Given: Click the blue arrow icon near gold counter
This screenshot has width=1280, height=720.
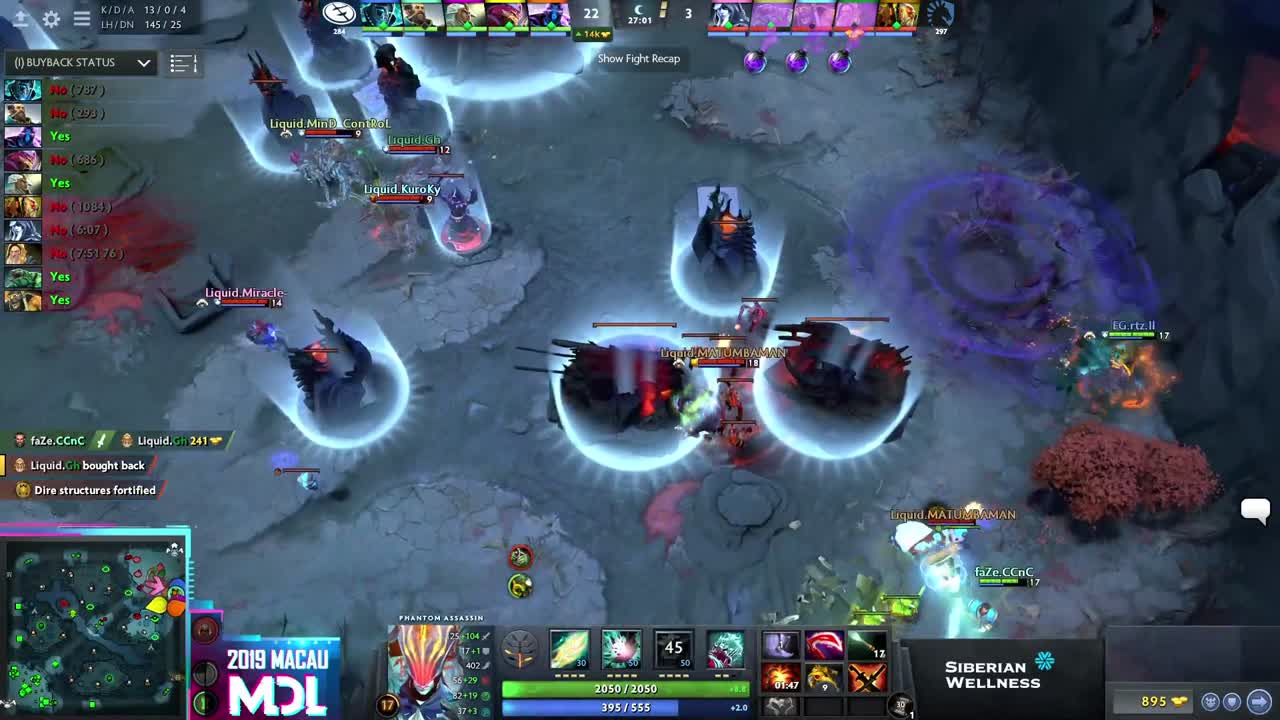Looking at the screenshot, I should point(1259,701).
